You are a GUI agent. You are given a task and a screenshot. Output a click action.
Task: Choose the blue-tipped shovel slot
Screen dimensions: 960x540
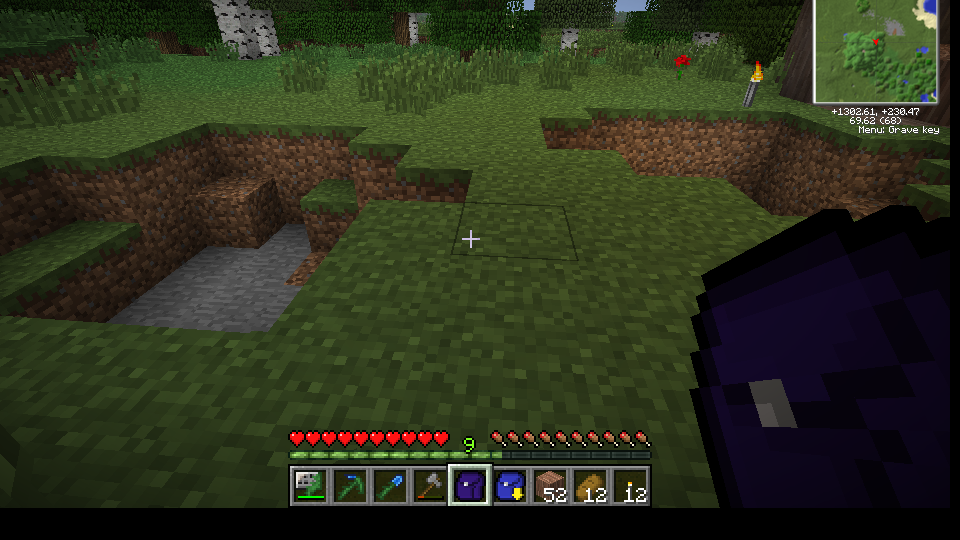click(x=389, y=486)
